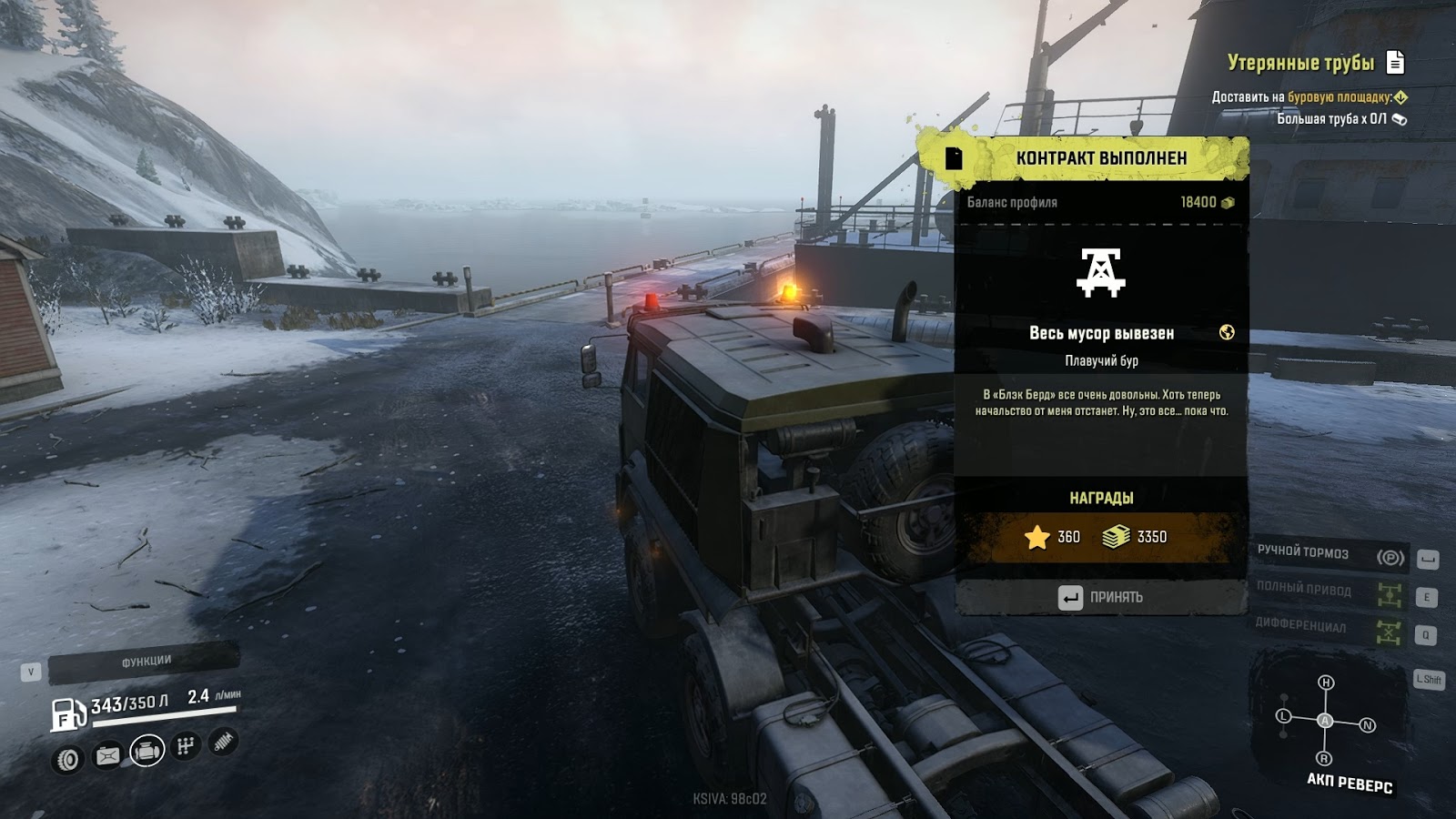Accept the reward with the ПРИНЯТЬ button

(x=1101, y=597)
